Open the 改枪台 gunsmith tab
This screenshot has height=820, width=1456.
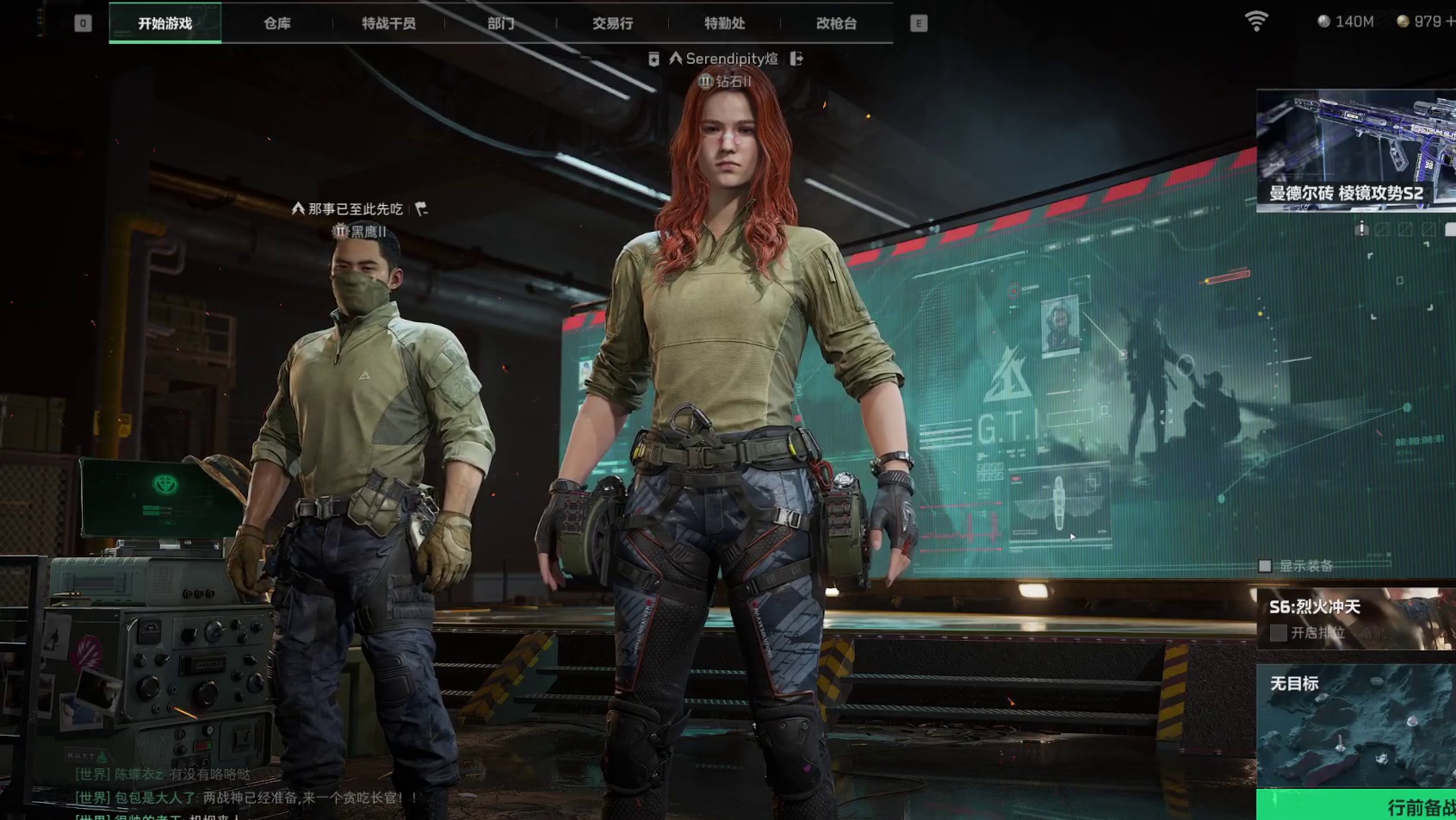click(x=836, y=23)
